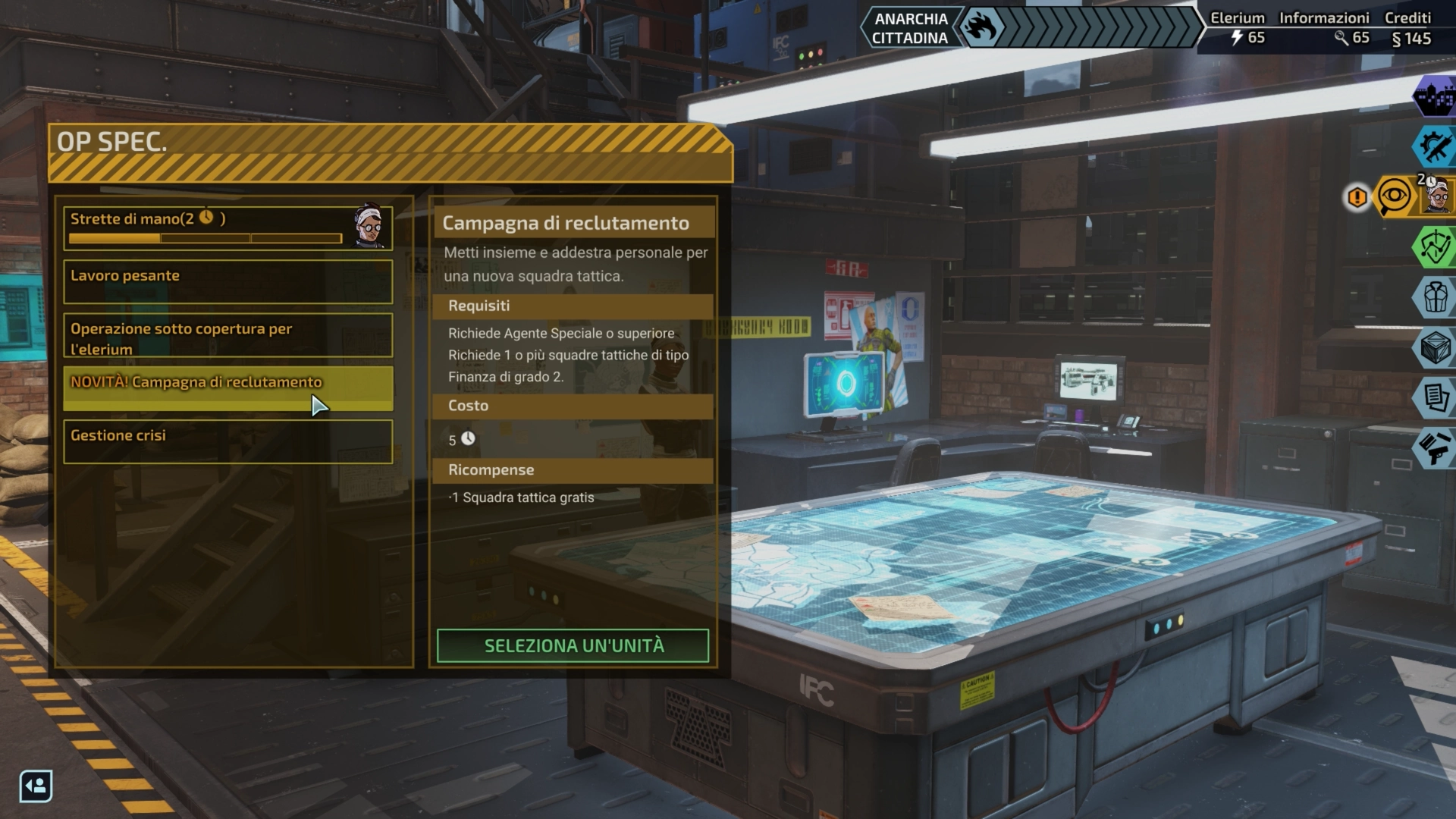Open the city skyline map icon

[1435, 96]
